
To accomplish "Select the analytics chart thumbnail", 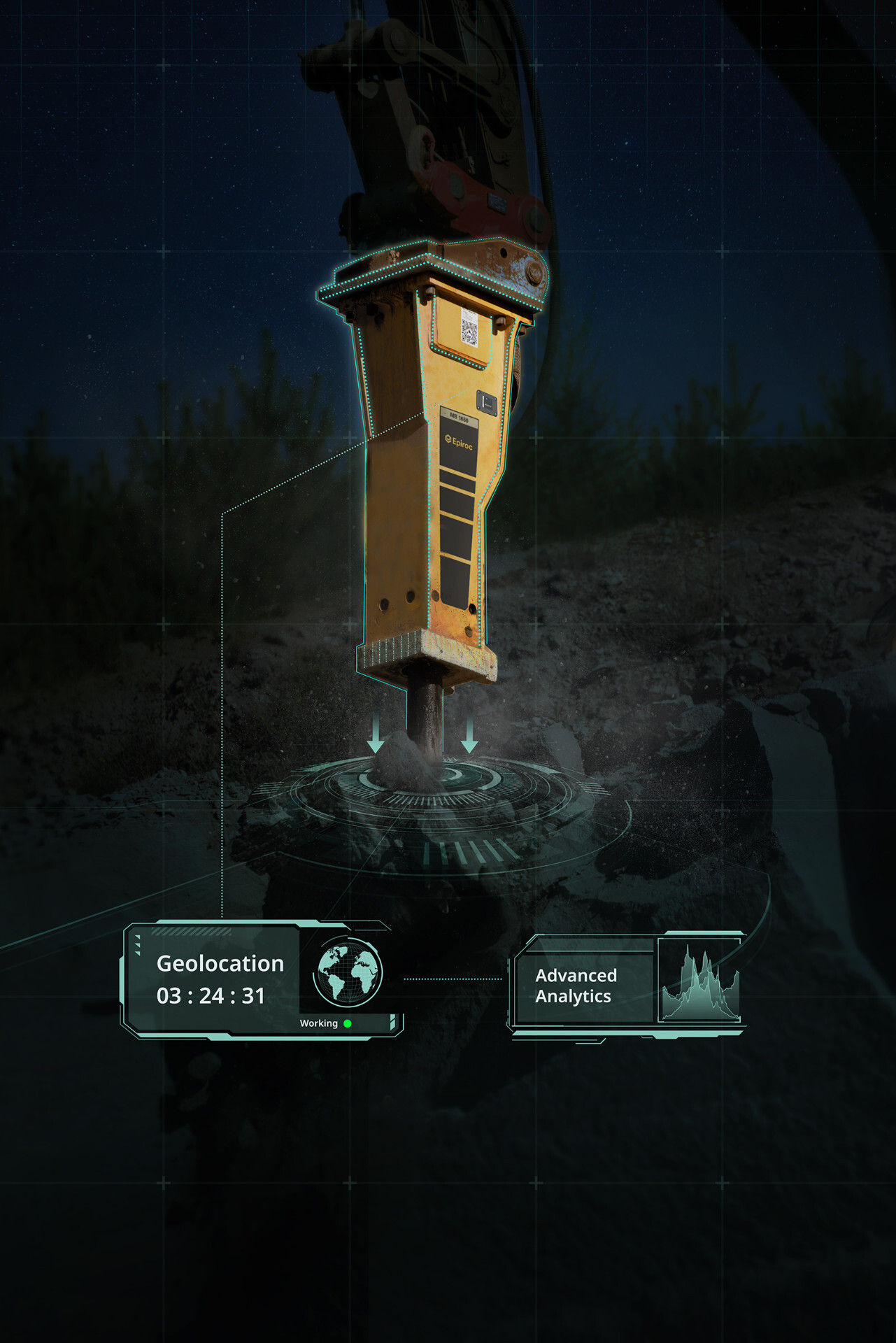I will coord(700,982).
